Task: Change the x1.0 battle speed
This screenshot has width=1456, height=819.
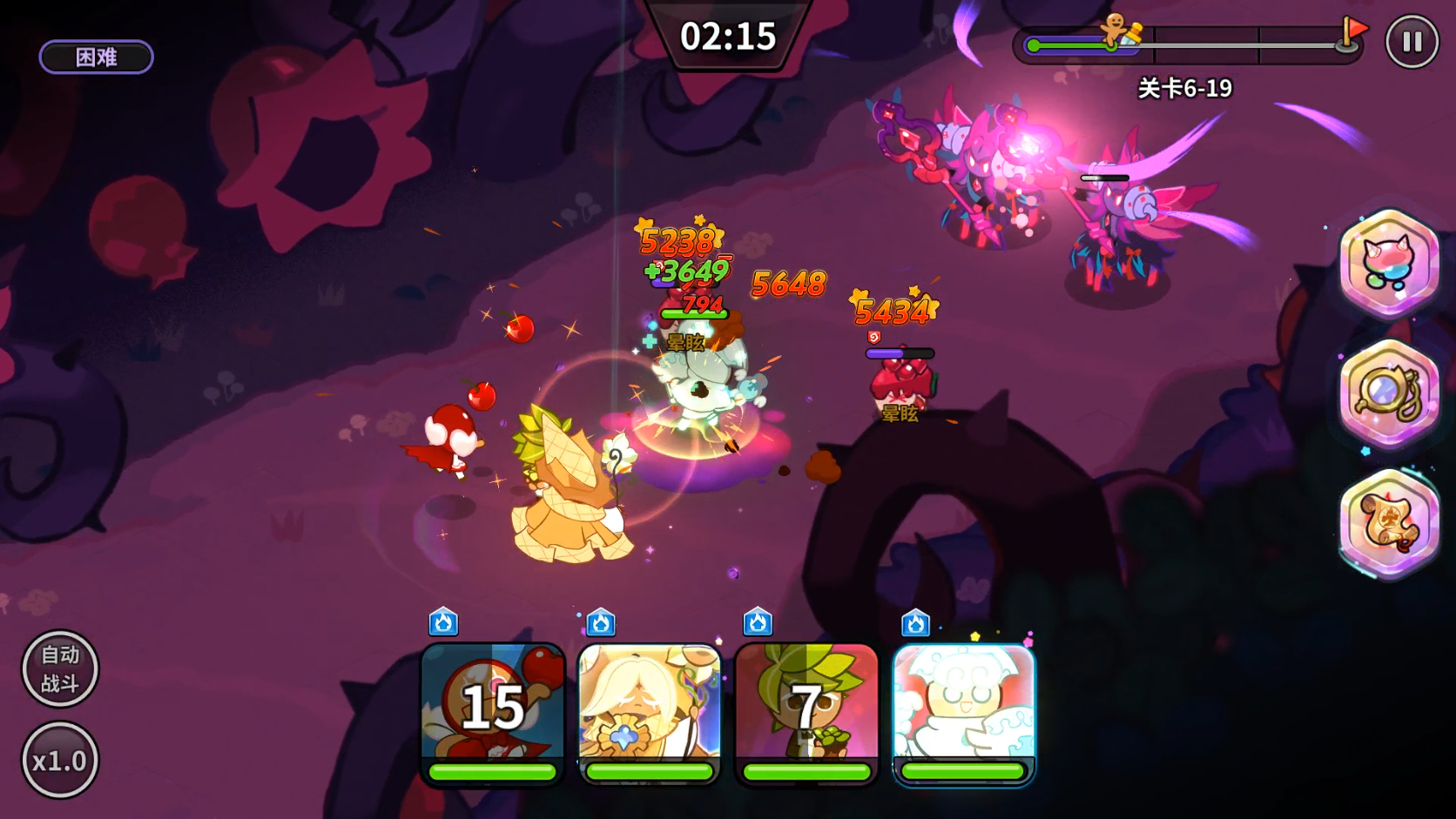Action: (60, 761)
